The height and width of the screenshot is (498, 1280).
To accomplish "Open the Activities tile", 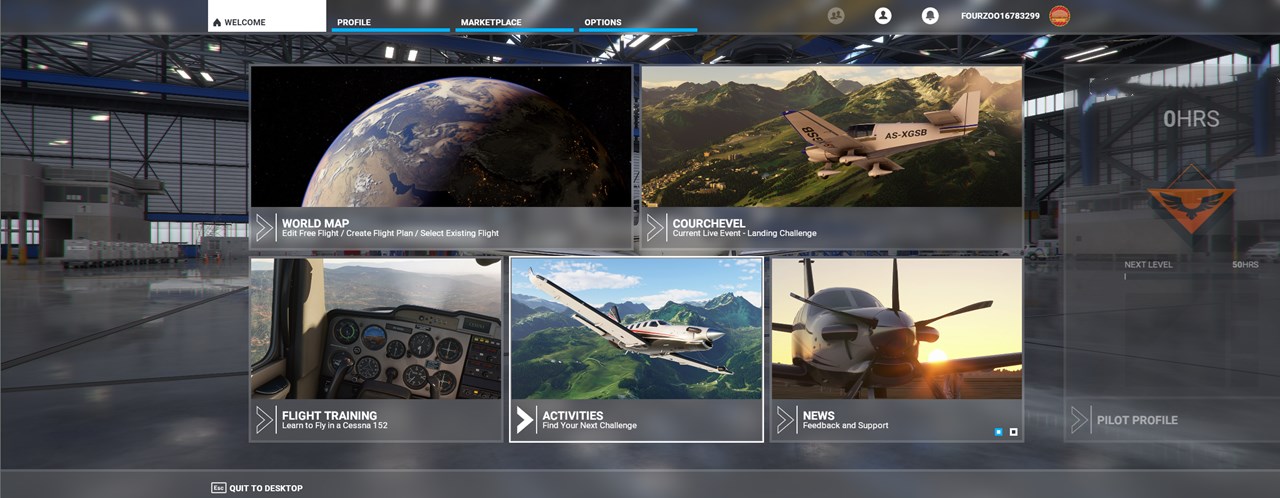I will pyautogui.click(x=635, y=348).
